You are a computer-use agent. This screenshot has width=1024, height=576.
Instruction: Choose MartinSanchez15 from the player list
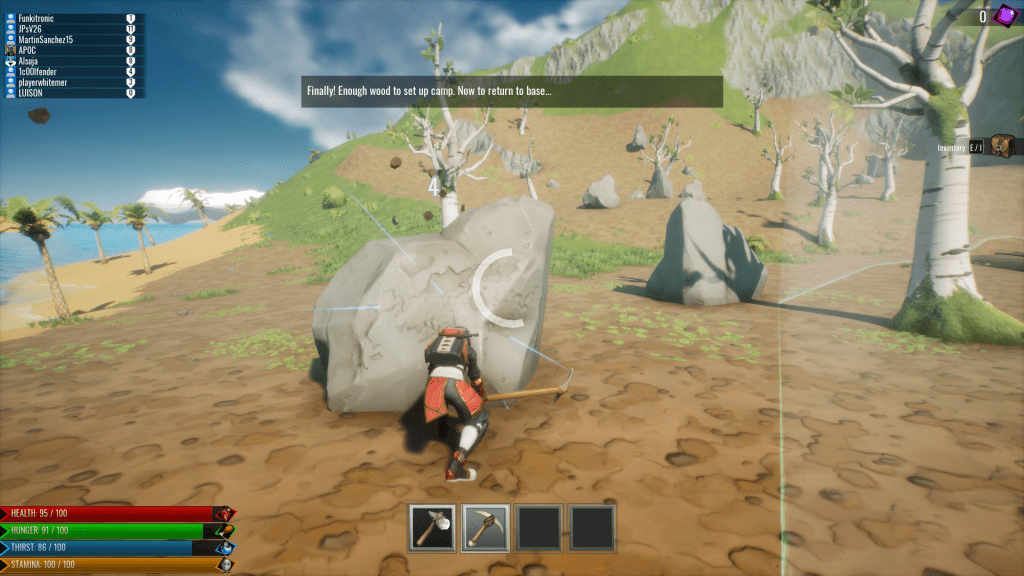coord(70,40)
